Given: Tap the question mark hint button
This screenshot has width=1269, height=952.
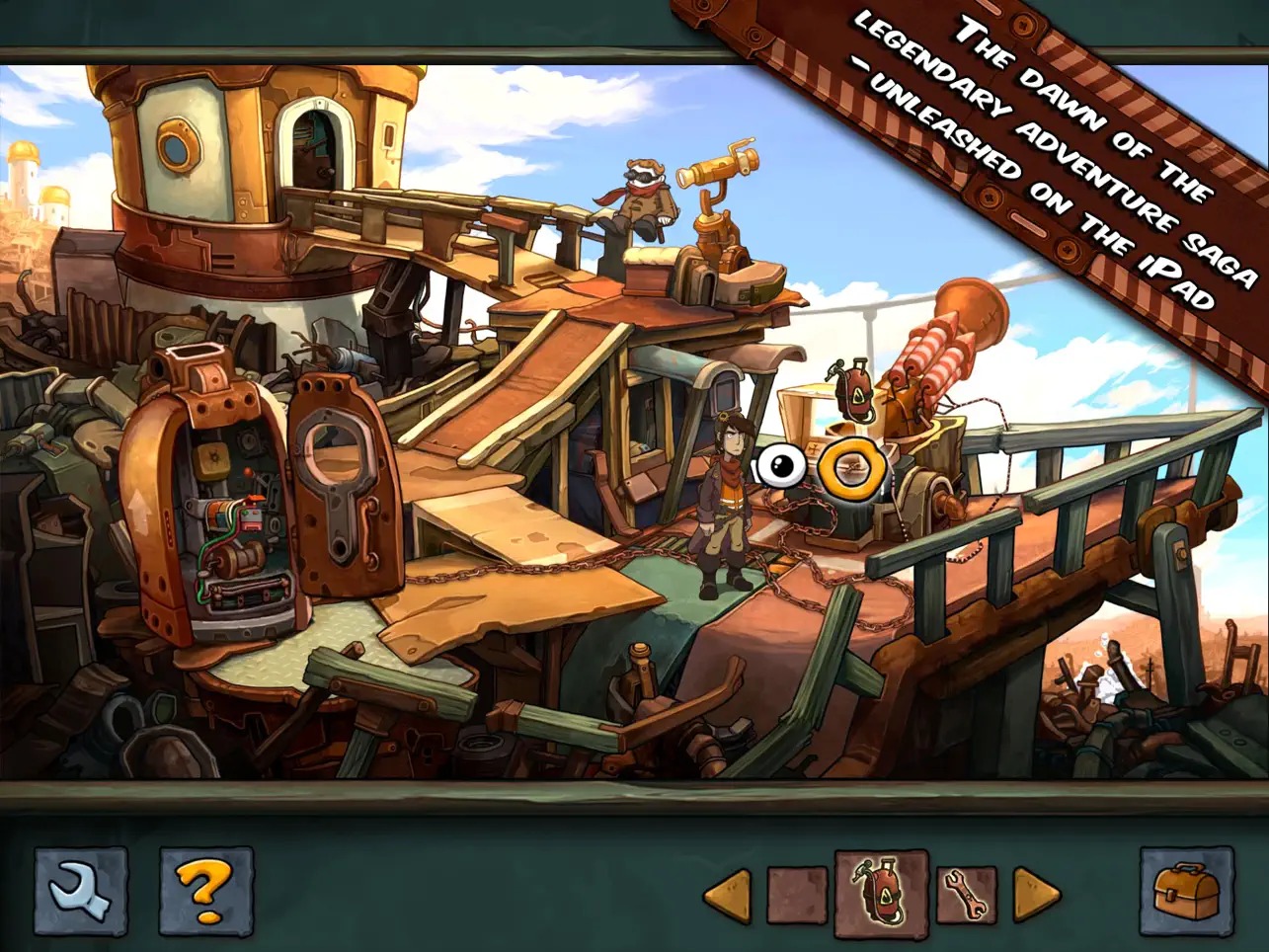Looking at the screenshot, I should coord(206,894).
